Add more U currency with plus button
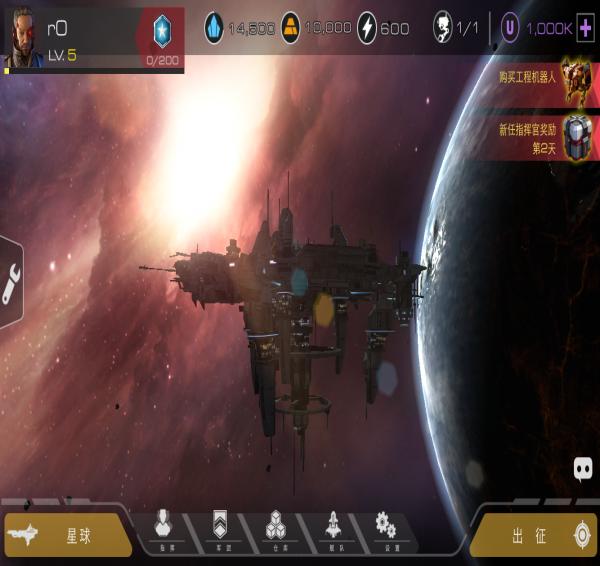600x566 pixels. pyautogui.click(x=587, y=28)
